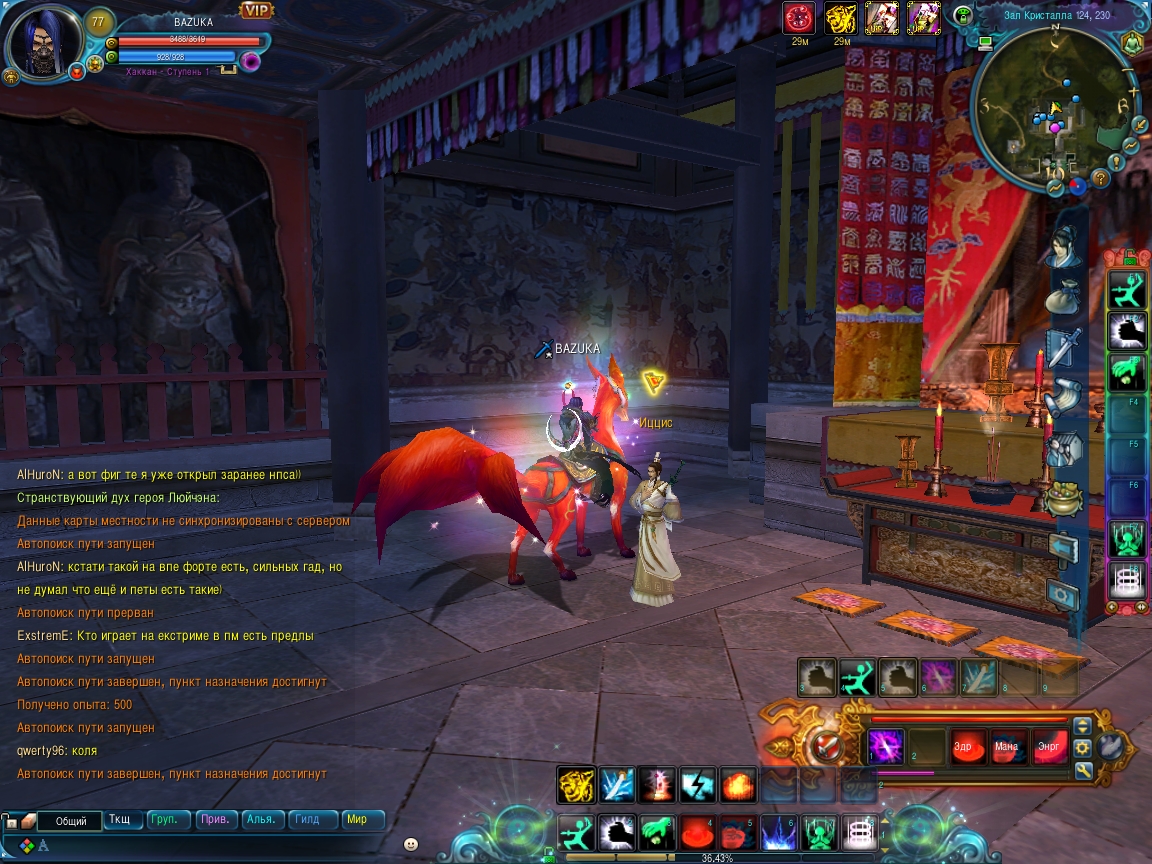Select the Гилд chat tab
This screenshot has height=864, width=1152.
pos(308,819)
